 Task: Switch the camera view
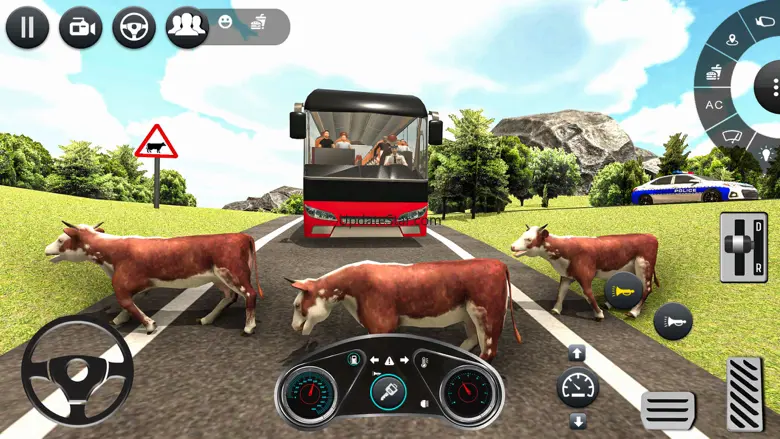(80, 27)
